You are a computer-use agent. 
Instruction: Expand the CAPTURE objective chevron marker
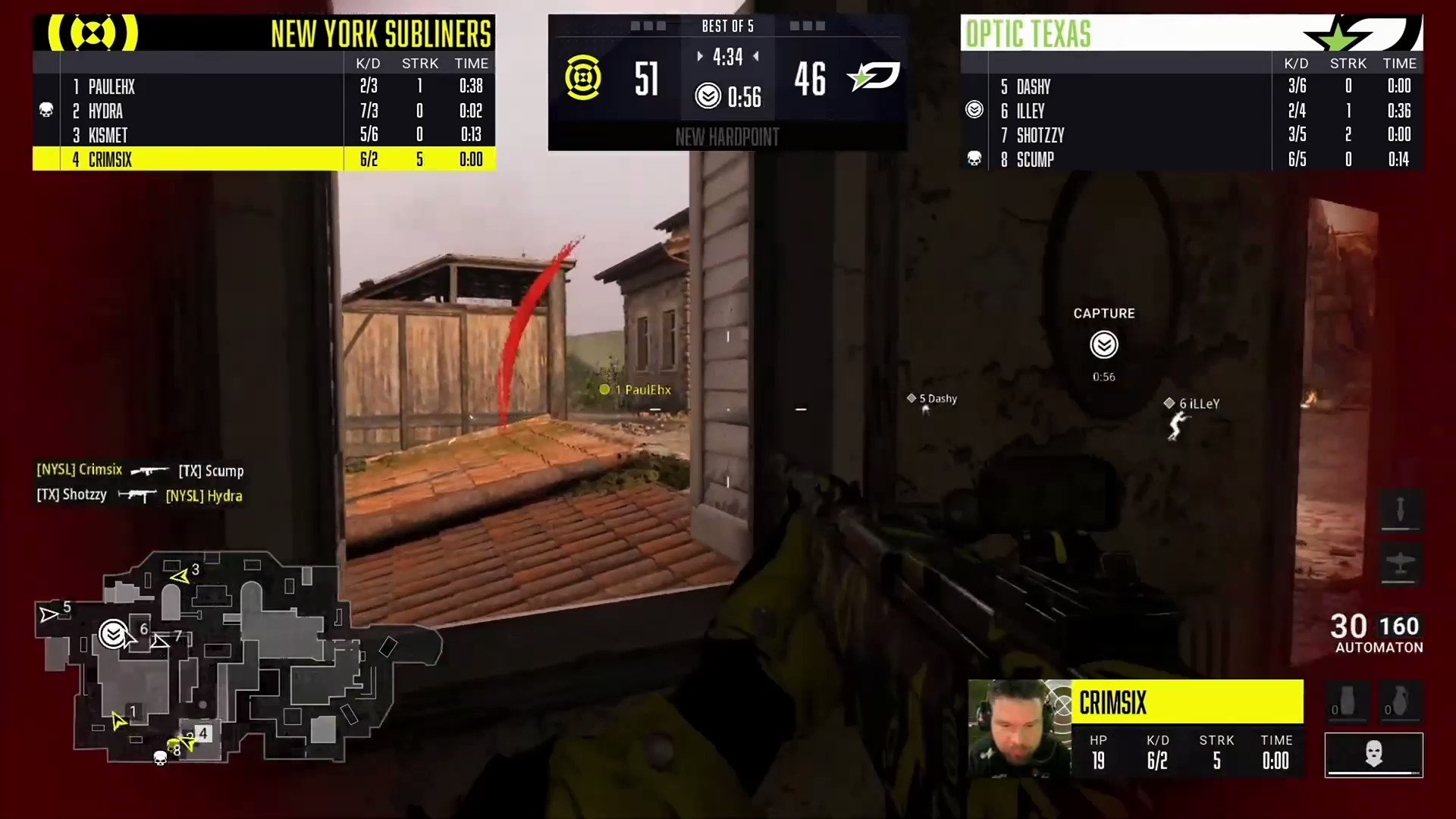(x=1103, y=345)
